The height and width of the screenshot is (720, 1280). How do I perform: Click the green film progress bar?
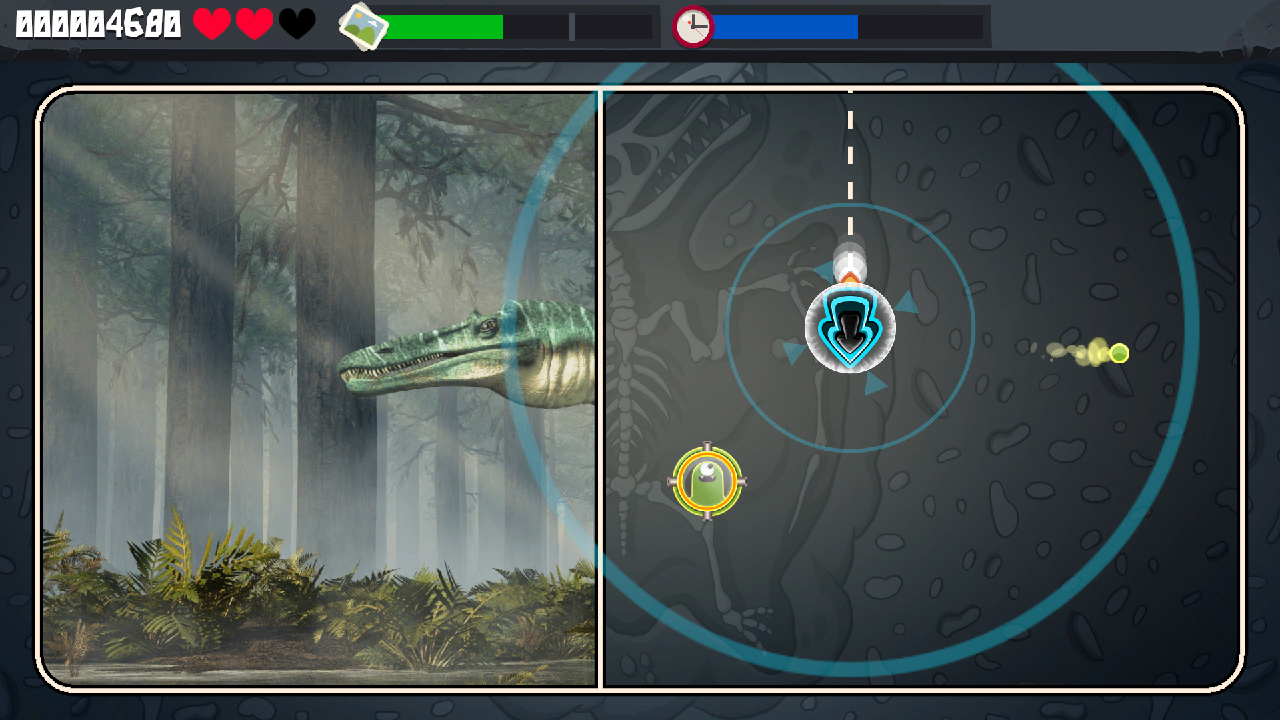click(x=445, y=27)
